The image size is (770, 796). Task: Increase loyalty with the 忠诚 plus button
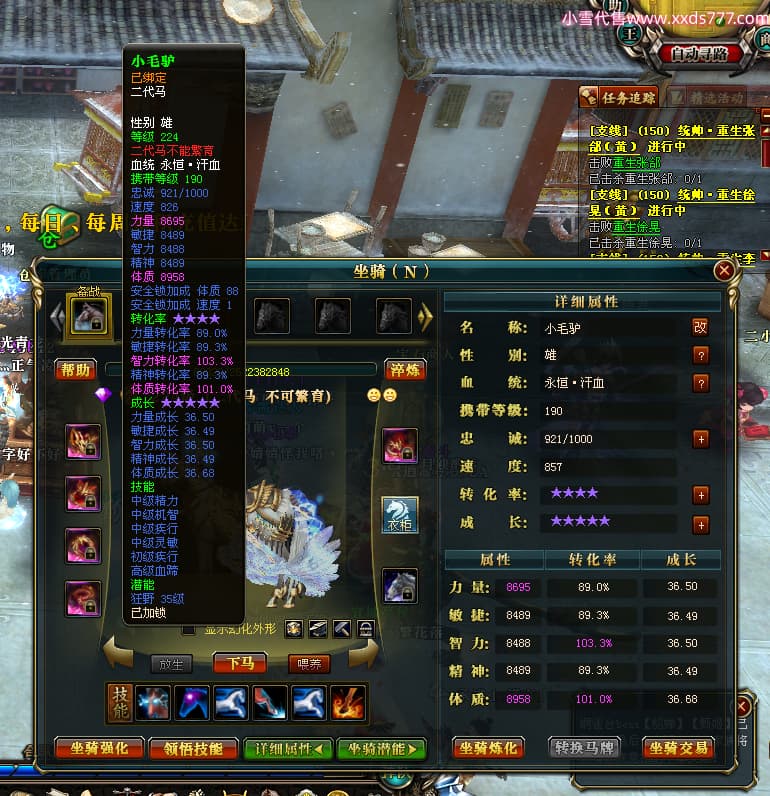[701, 439]
